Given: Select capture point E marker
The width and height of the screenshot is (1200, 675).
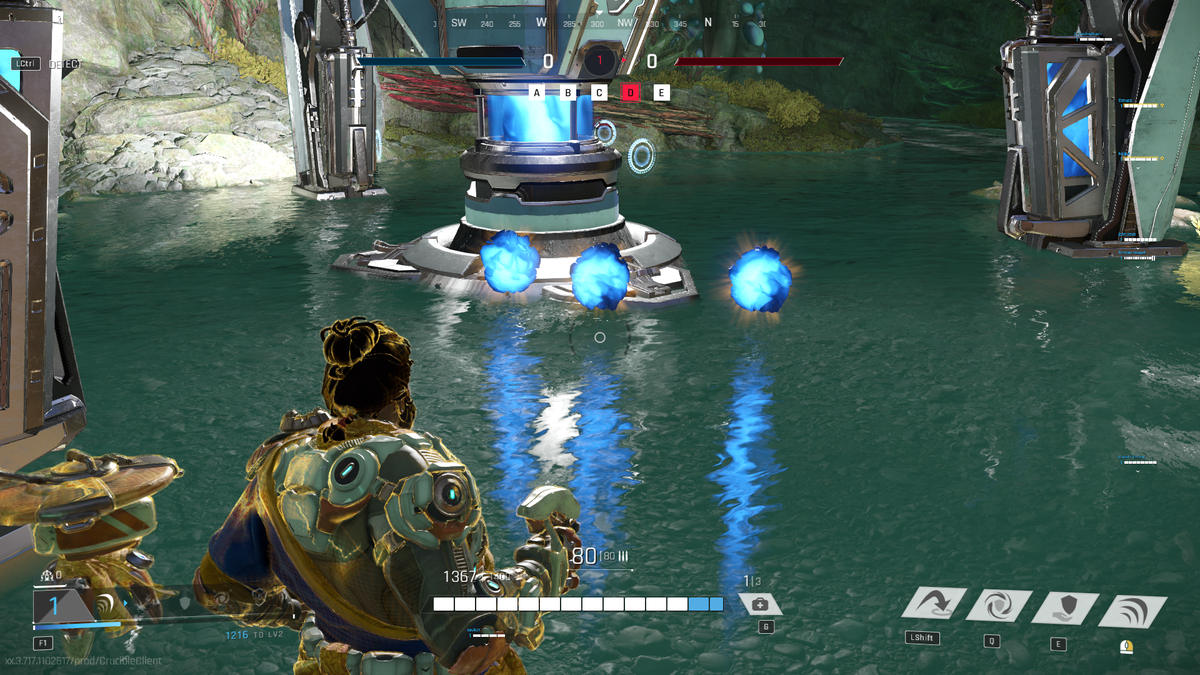Looking at the screenshot, I should pyautogui.click(x=661, y=93).
